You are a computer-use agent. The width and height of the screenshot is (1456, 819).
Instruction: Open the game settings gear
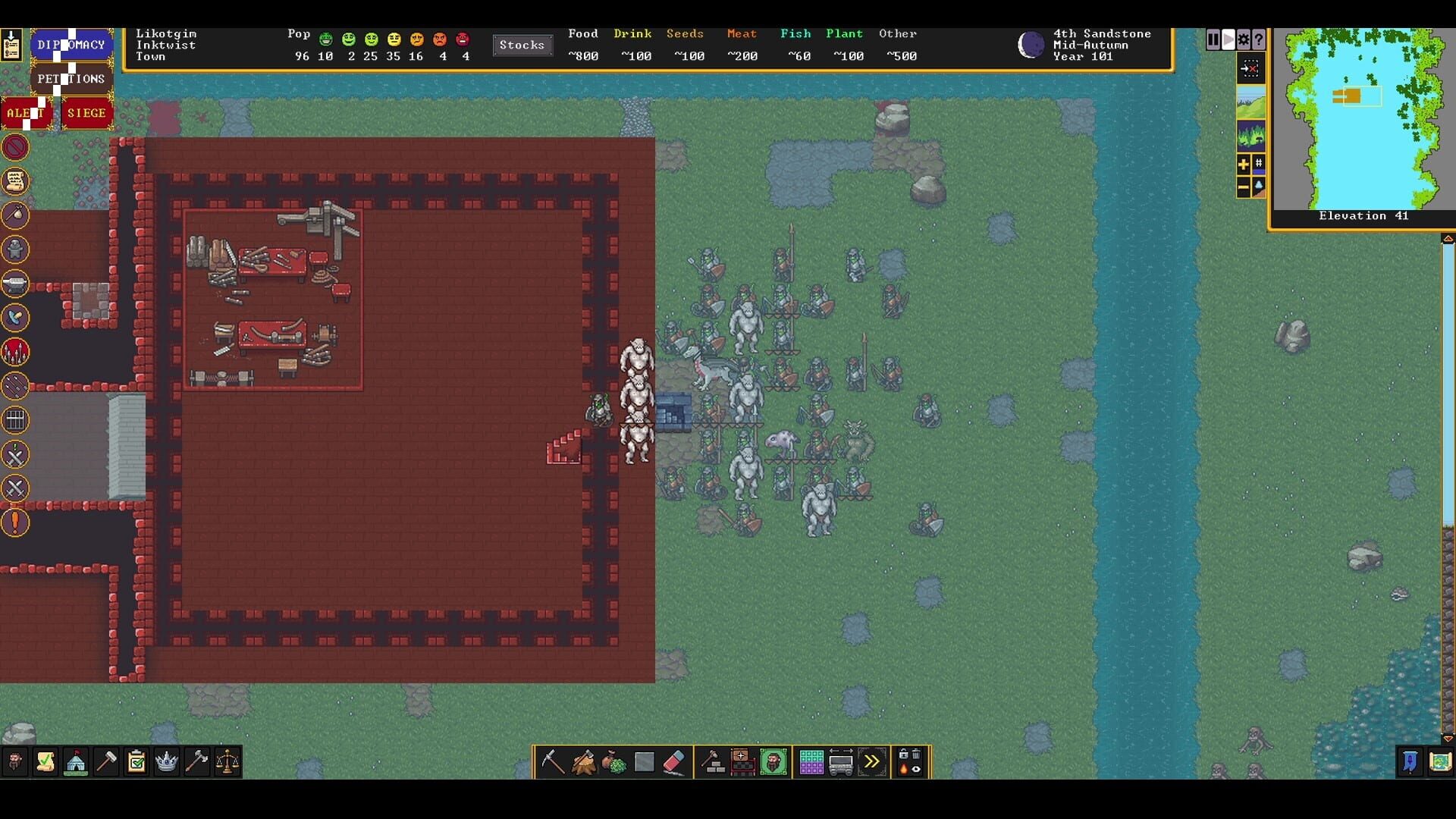1243,39
